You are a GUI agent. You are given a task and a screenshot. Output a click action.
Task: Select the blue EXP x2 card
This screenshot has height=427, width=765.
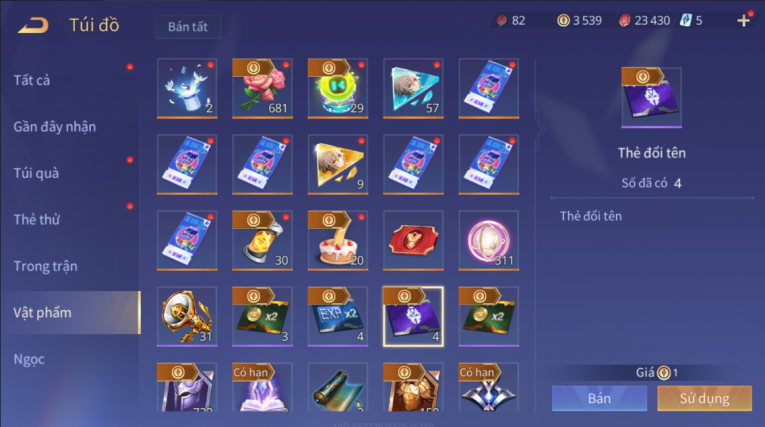tap(338, 316)
